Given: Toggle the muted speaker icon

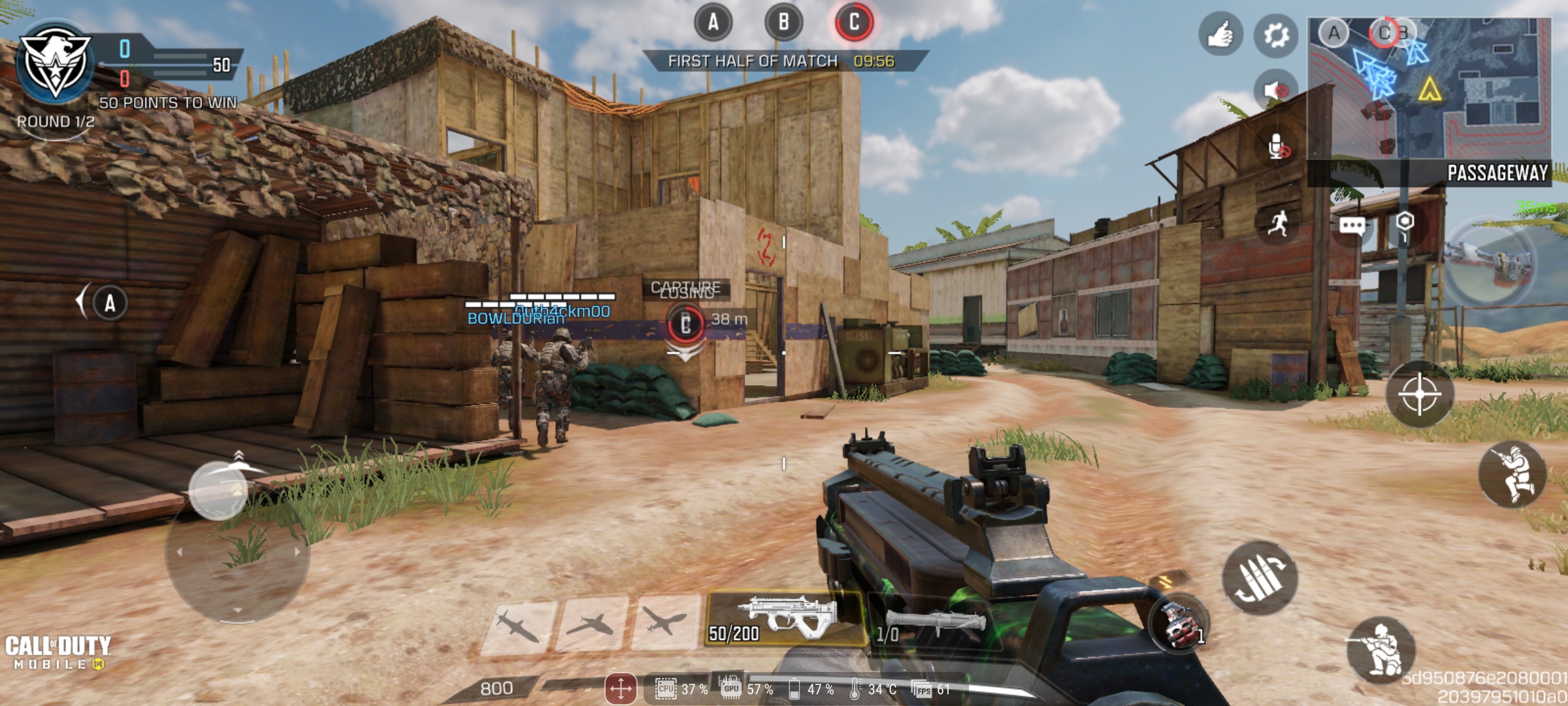Looking at the screenshot, I should coord(1276,90).
